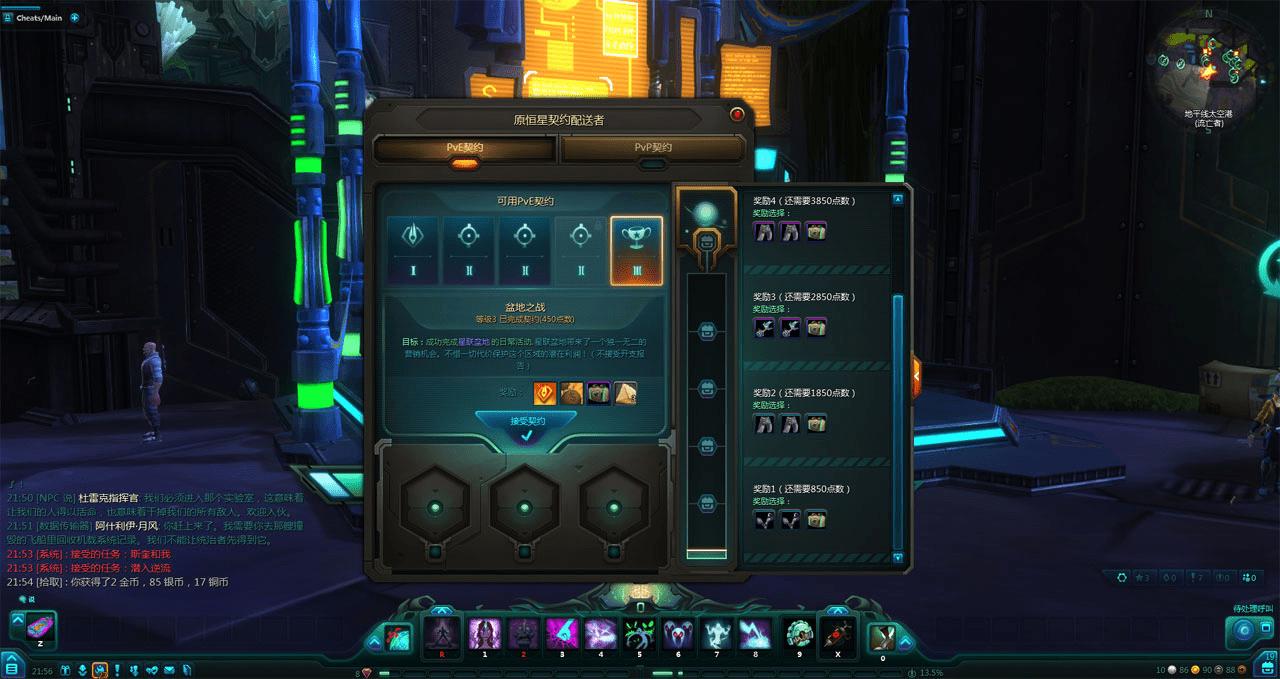This screenshot has height=679, width=1280.
Task: Activate the twin red-eyed ghosts ability
Action: [678, 633]
